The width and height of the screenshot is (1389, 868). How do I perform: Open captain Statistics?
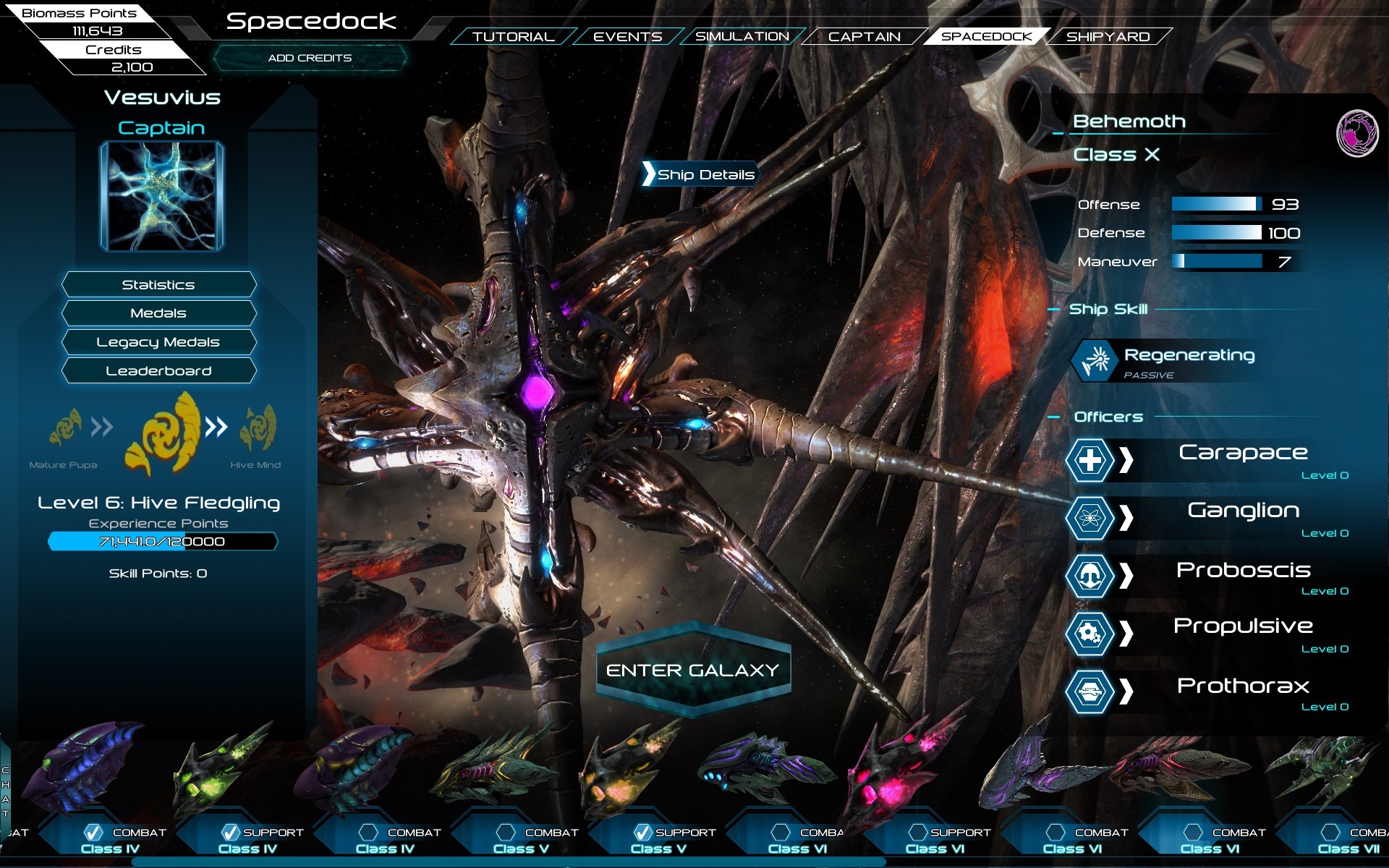pyautogui.click(x=158, y=285)
